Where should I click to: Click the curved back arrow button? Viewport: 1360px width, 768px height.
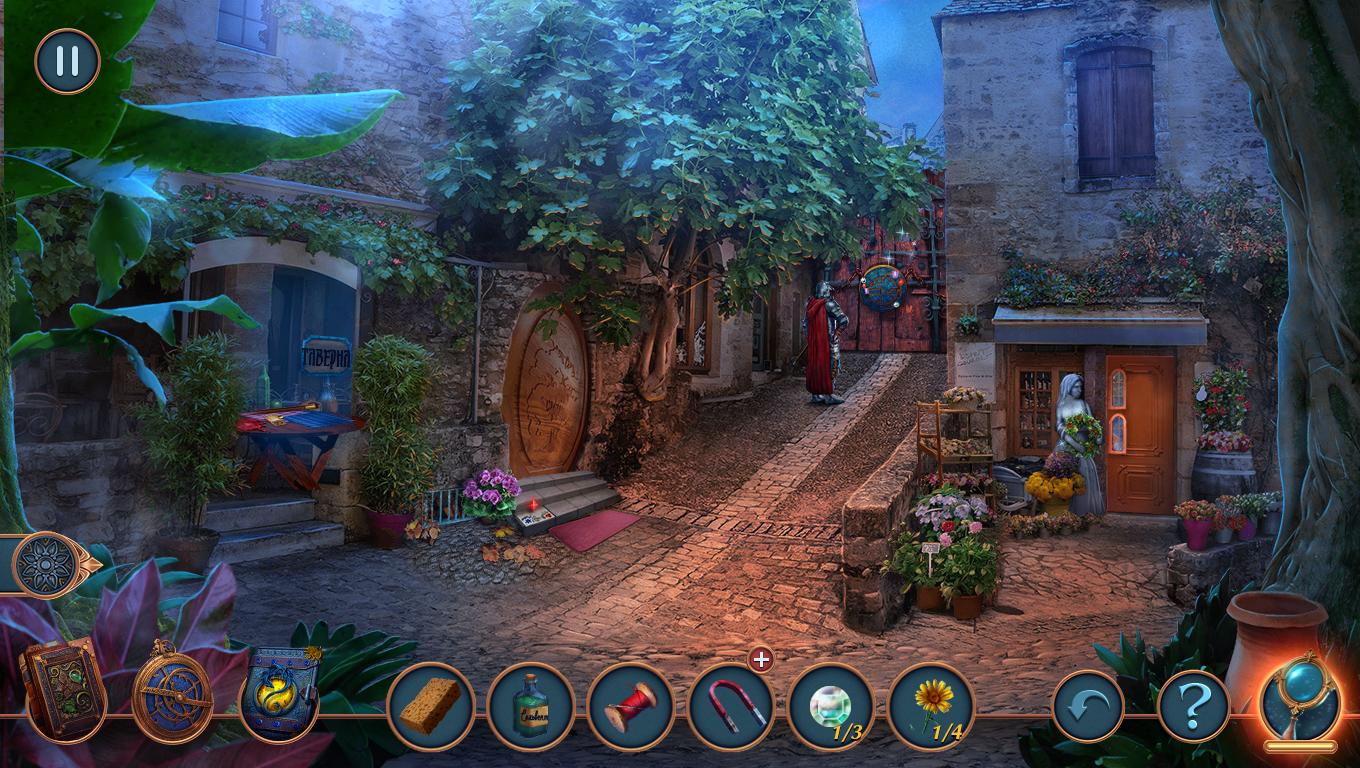point(1088,706)
